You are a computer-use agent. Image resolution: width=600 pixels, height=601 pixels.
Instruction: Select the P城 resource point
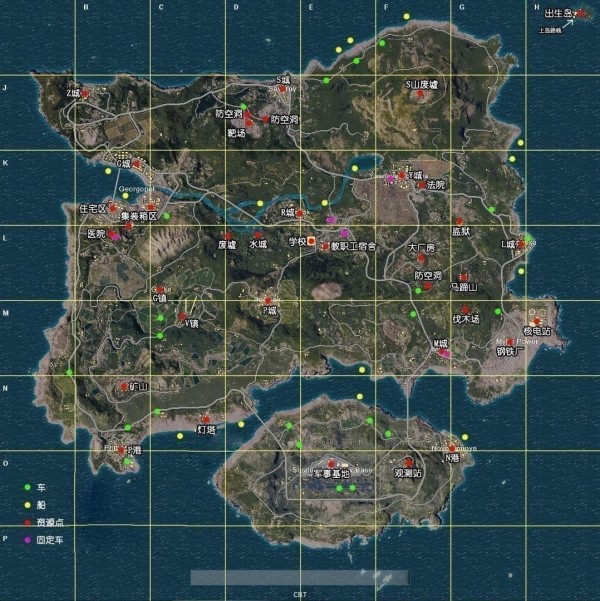268,299
